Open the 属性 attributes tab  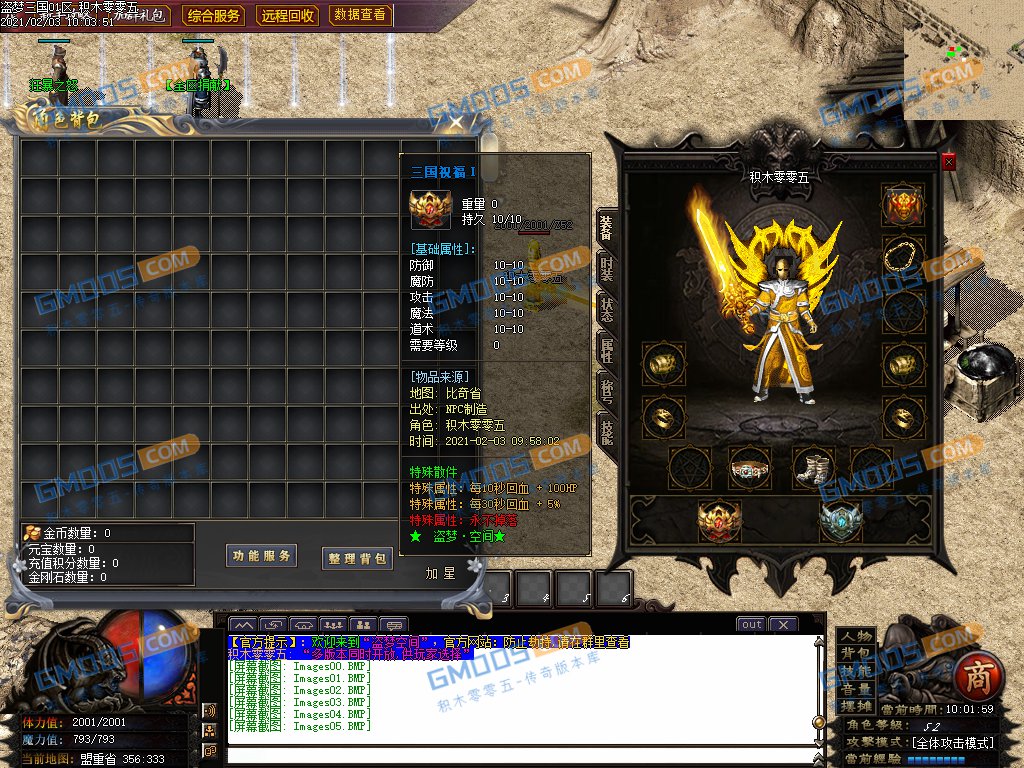tap(607, 349)
